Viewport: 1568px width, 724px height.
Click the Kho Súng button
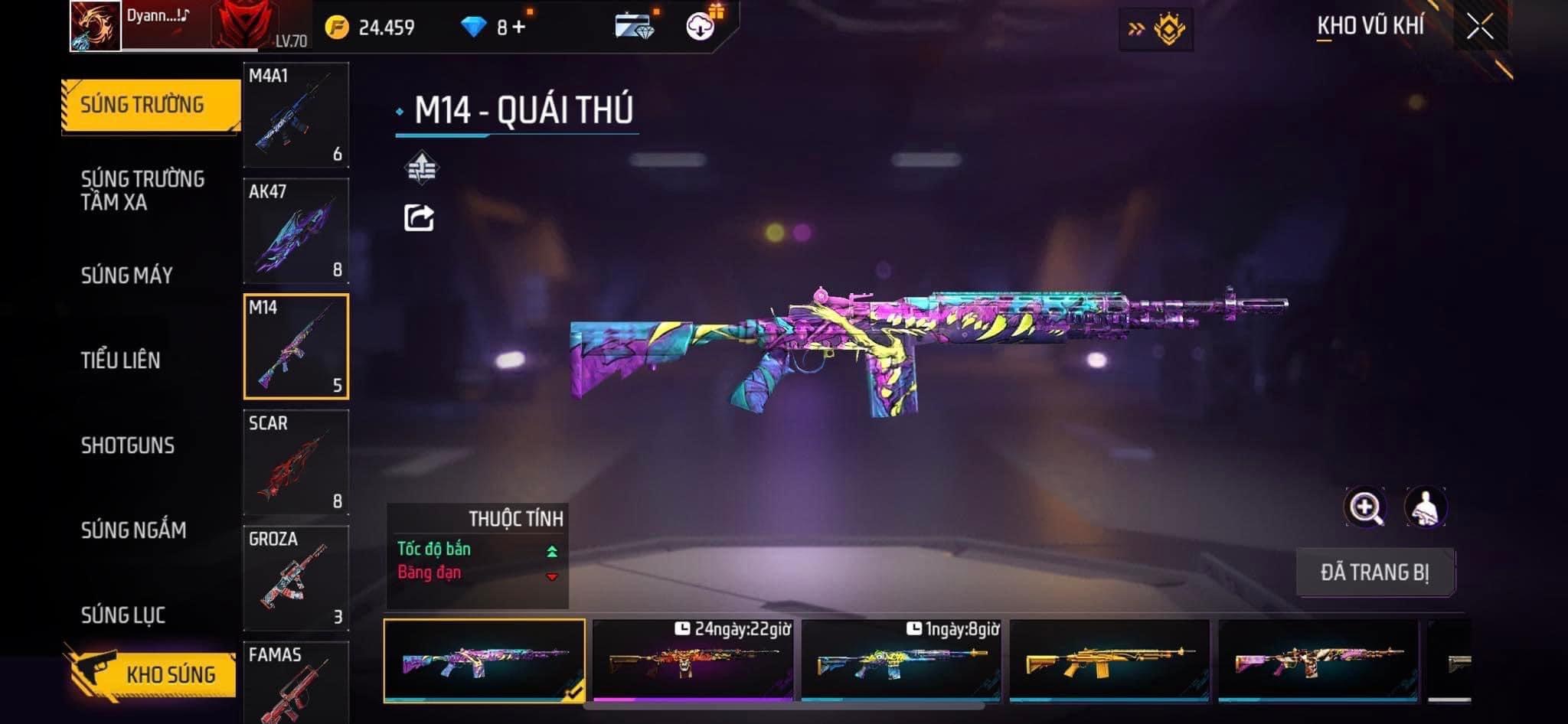[x=153, y=673]
